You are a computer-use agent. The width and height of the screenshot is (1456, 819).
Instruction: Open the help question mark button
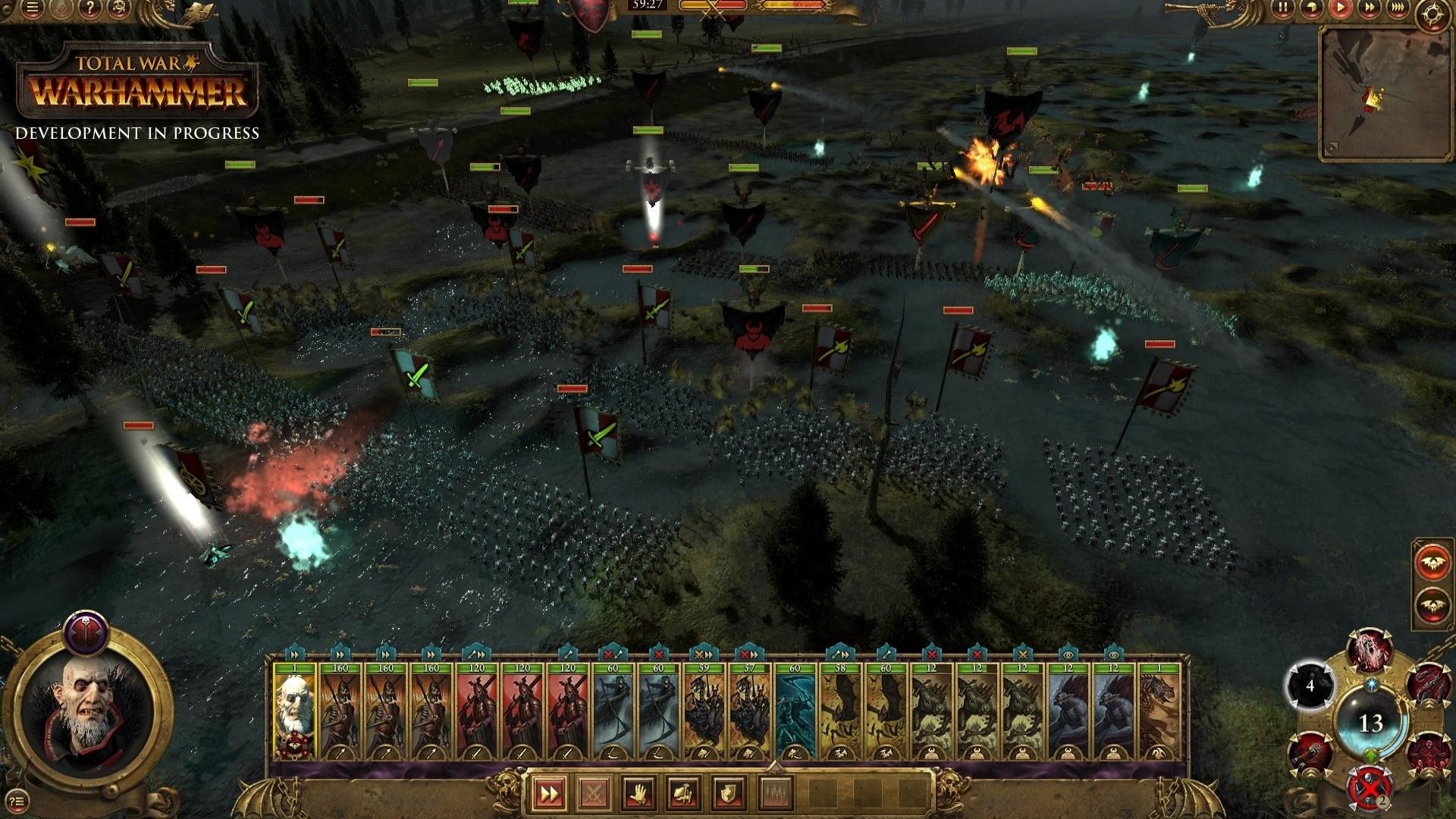(89, 8)
